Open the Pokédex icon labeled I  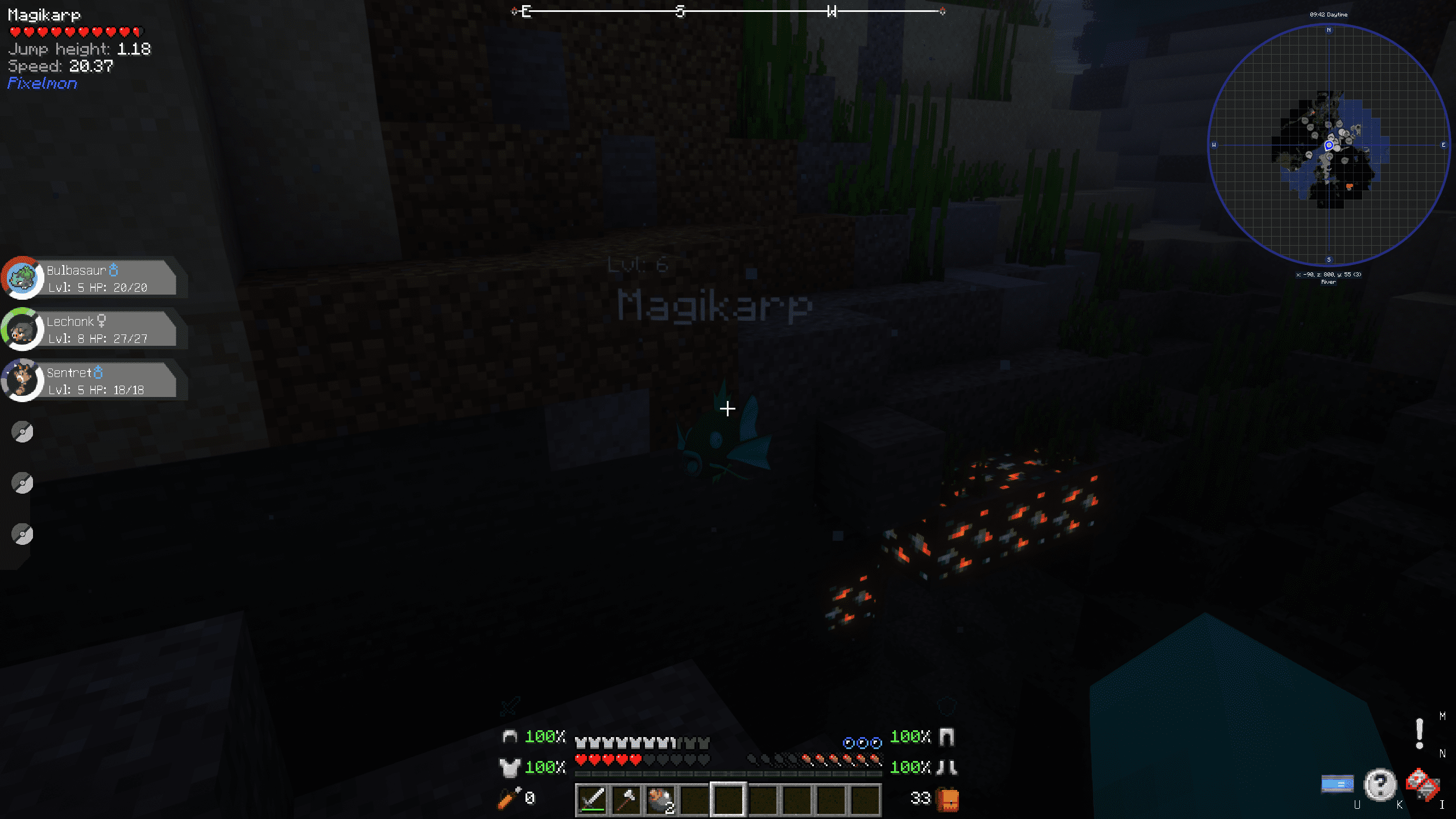coord(1418,784)
